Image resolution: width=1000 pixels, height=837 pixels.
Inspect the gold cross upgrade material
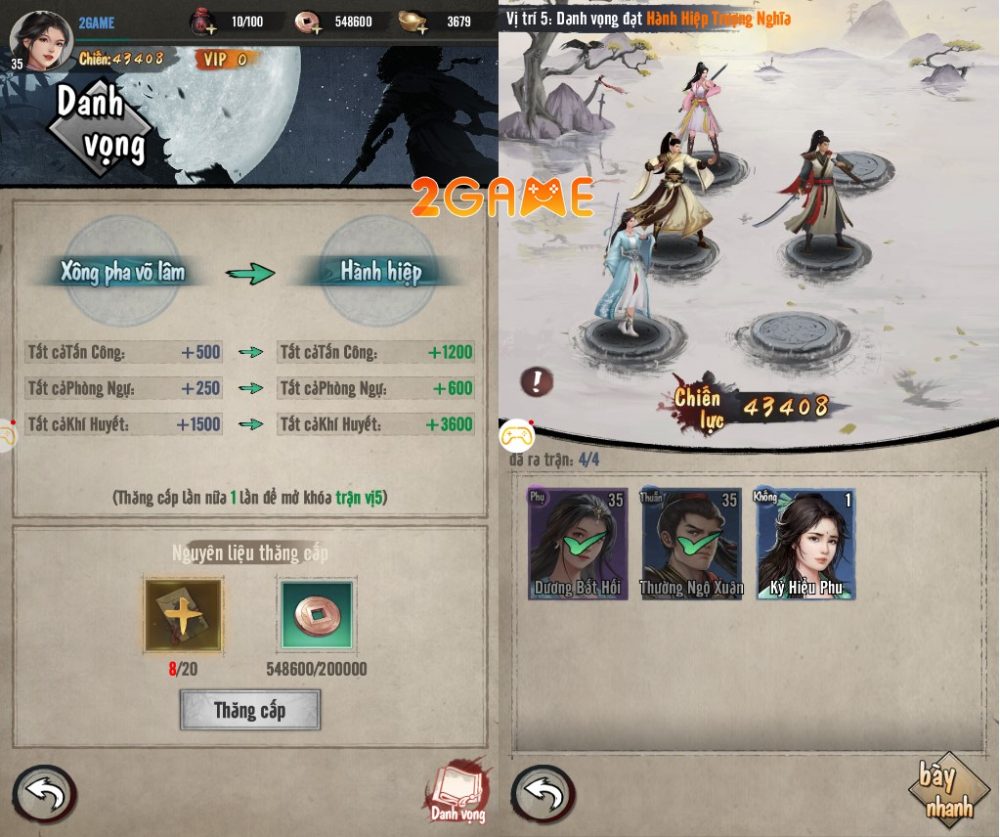click(x=183, y=615)
